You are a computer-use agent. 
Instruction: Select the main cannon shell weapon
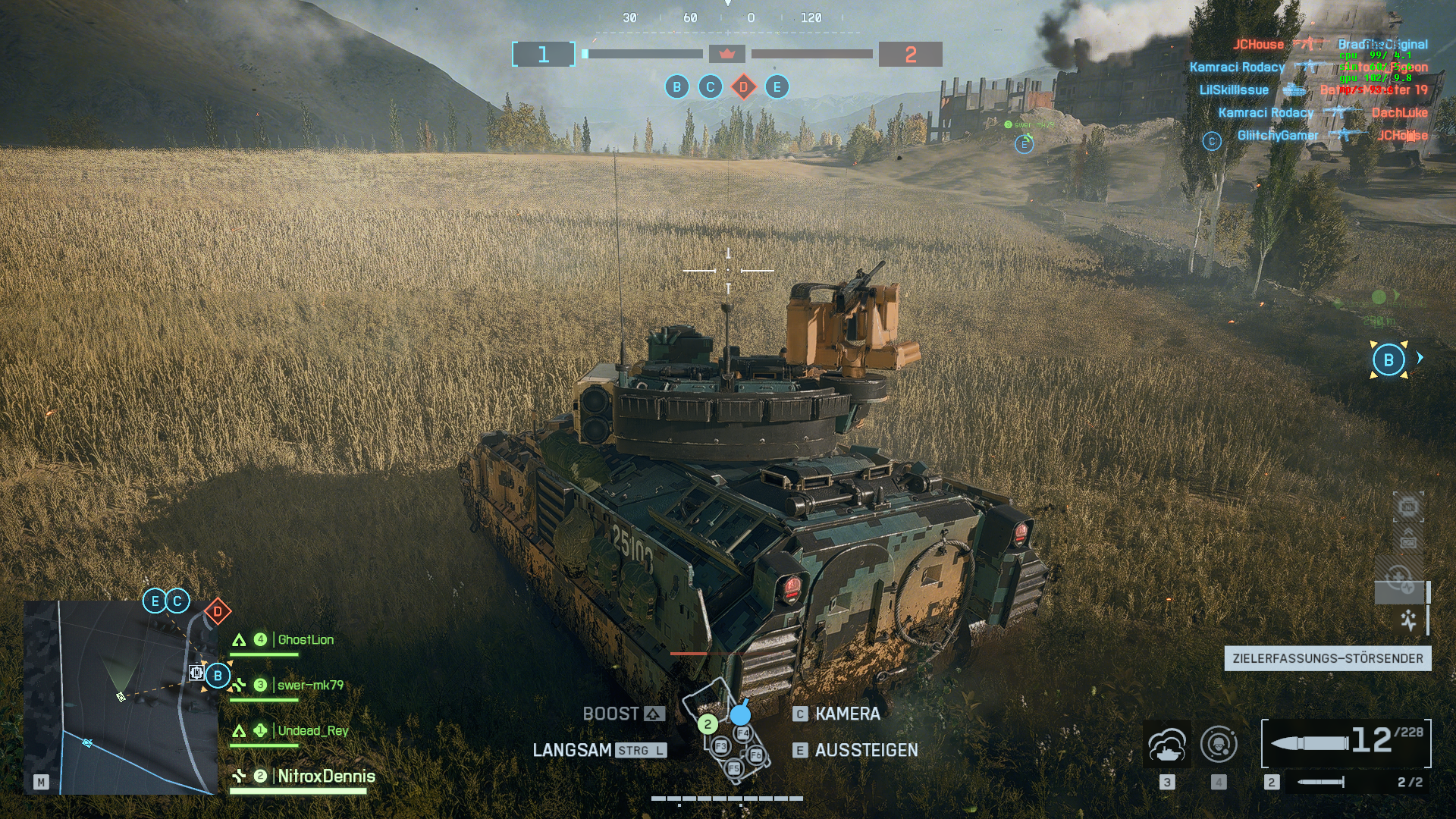point(1345,742)
